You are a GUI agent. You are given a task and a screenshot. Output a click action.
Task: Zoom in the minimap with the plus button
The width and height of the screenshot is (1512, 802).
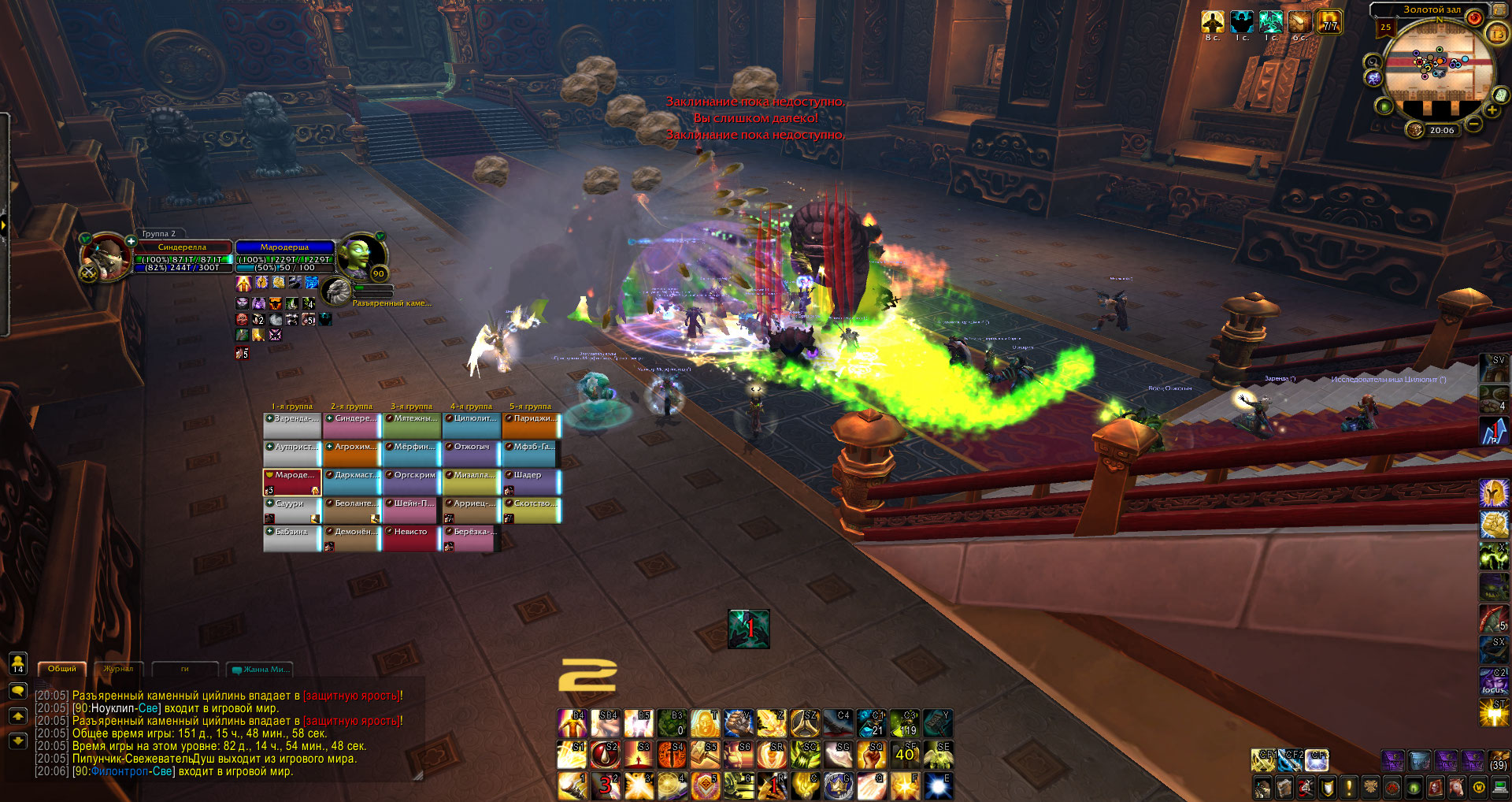1492,110
